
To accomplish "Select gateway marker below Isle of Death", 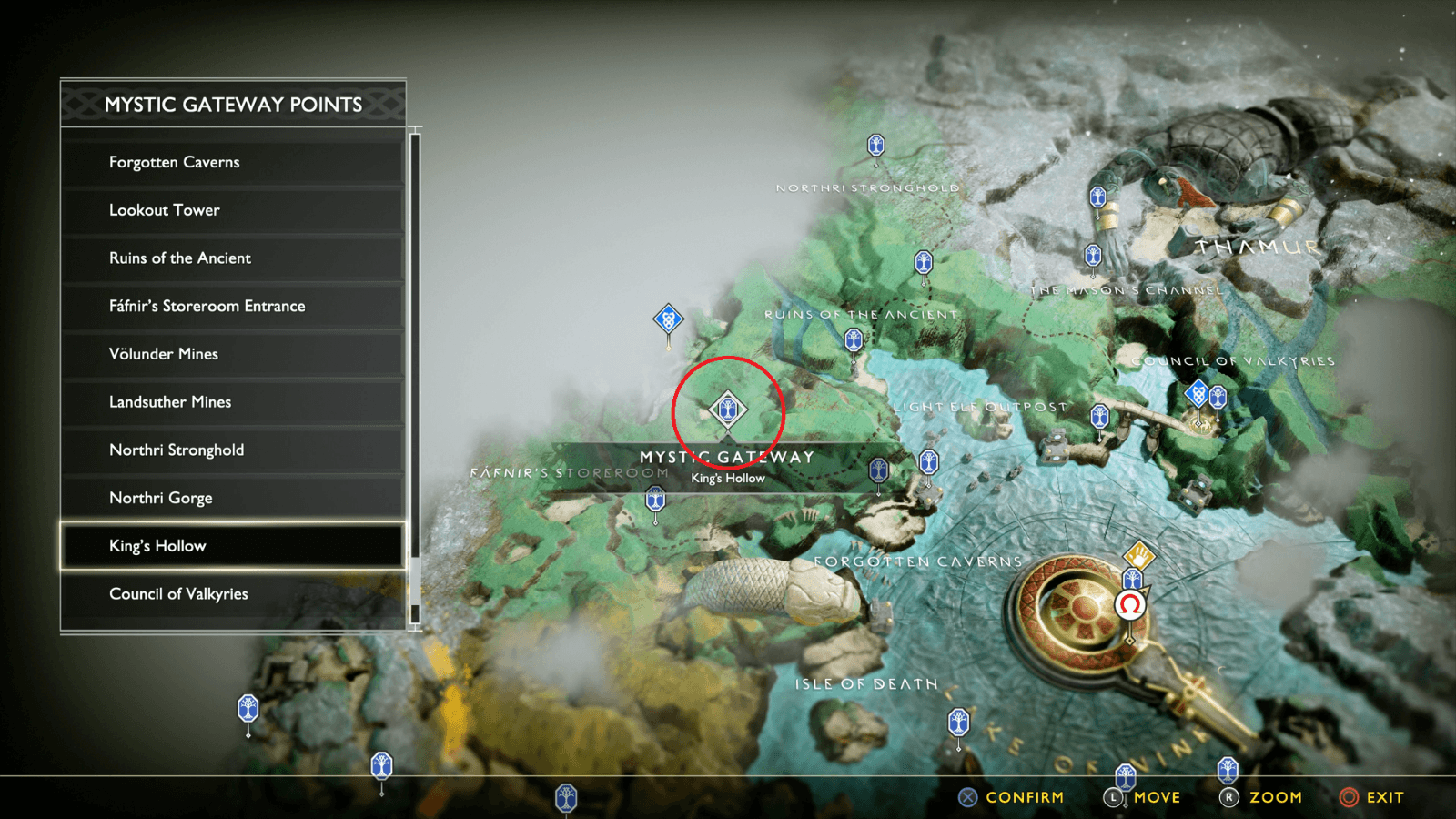I will click(x=958, y=723).
